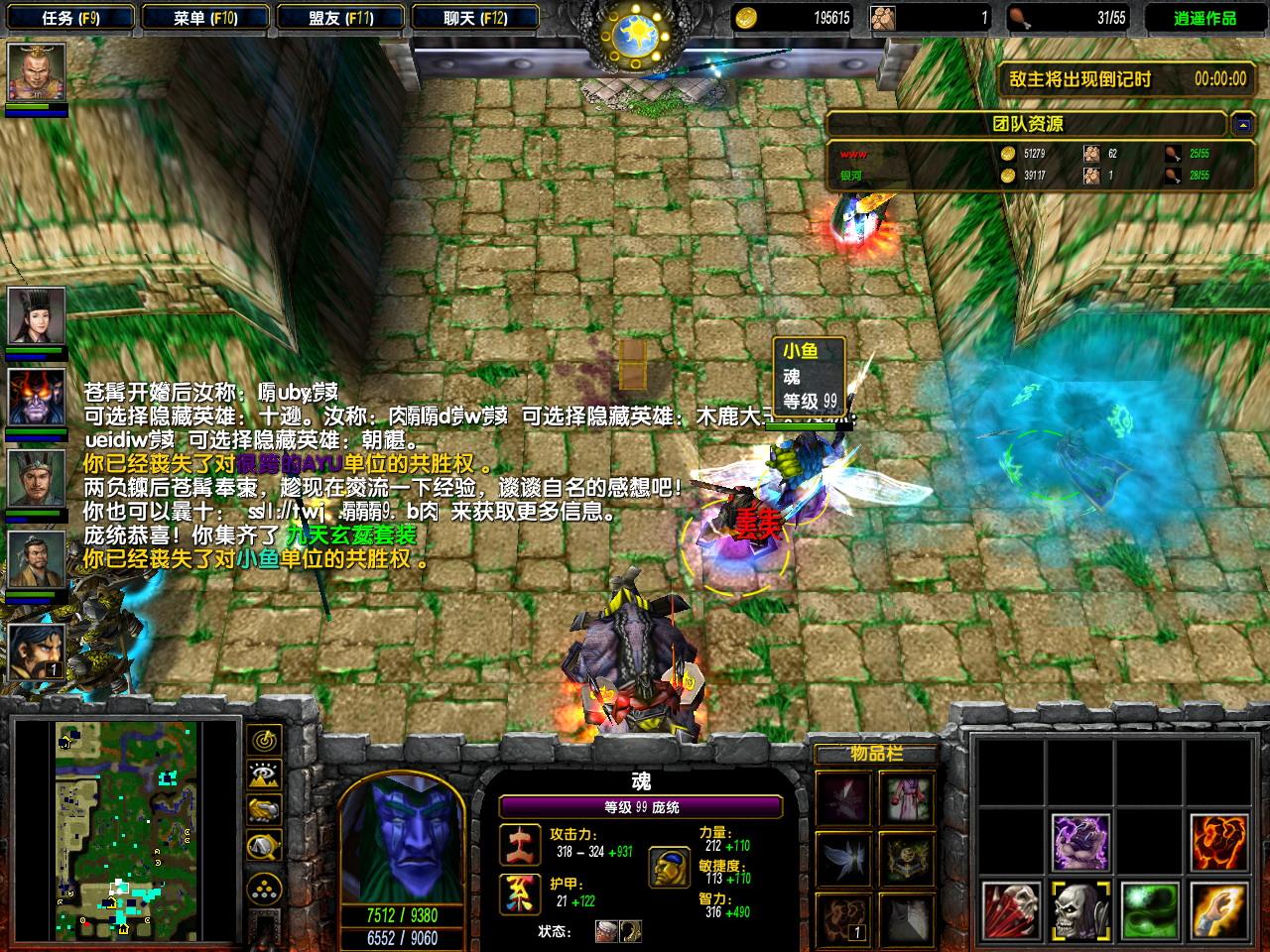This screenshot has height=952, width=1270.
Task: Toggle minimap ally color mode button
Action: 265,811
